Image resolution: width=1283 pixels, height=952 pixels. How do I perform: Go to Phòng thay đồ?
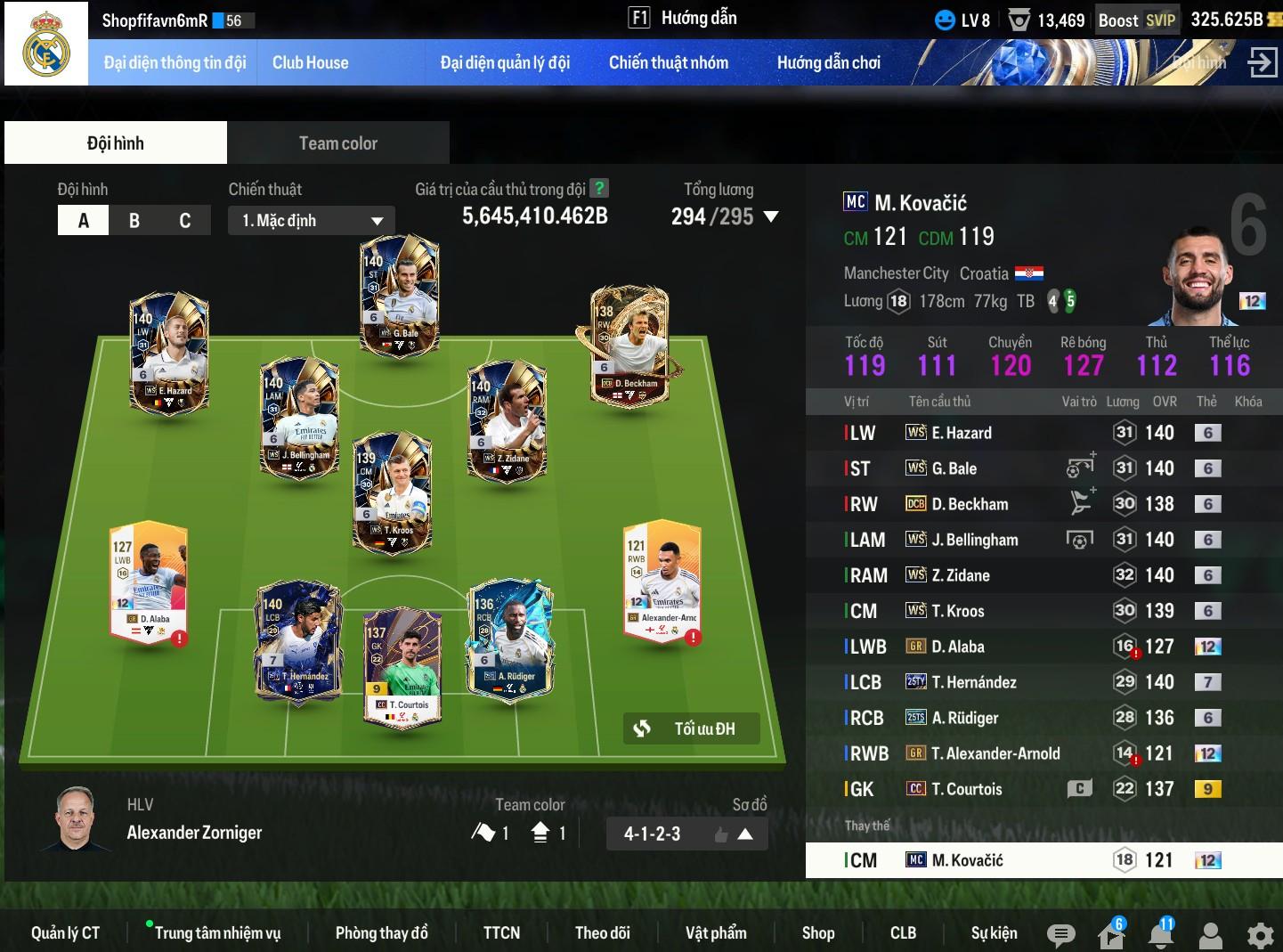coord(381,932)
